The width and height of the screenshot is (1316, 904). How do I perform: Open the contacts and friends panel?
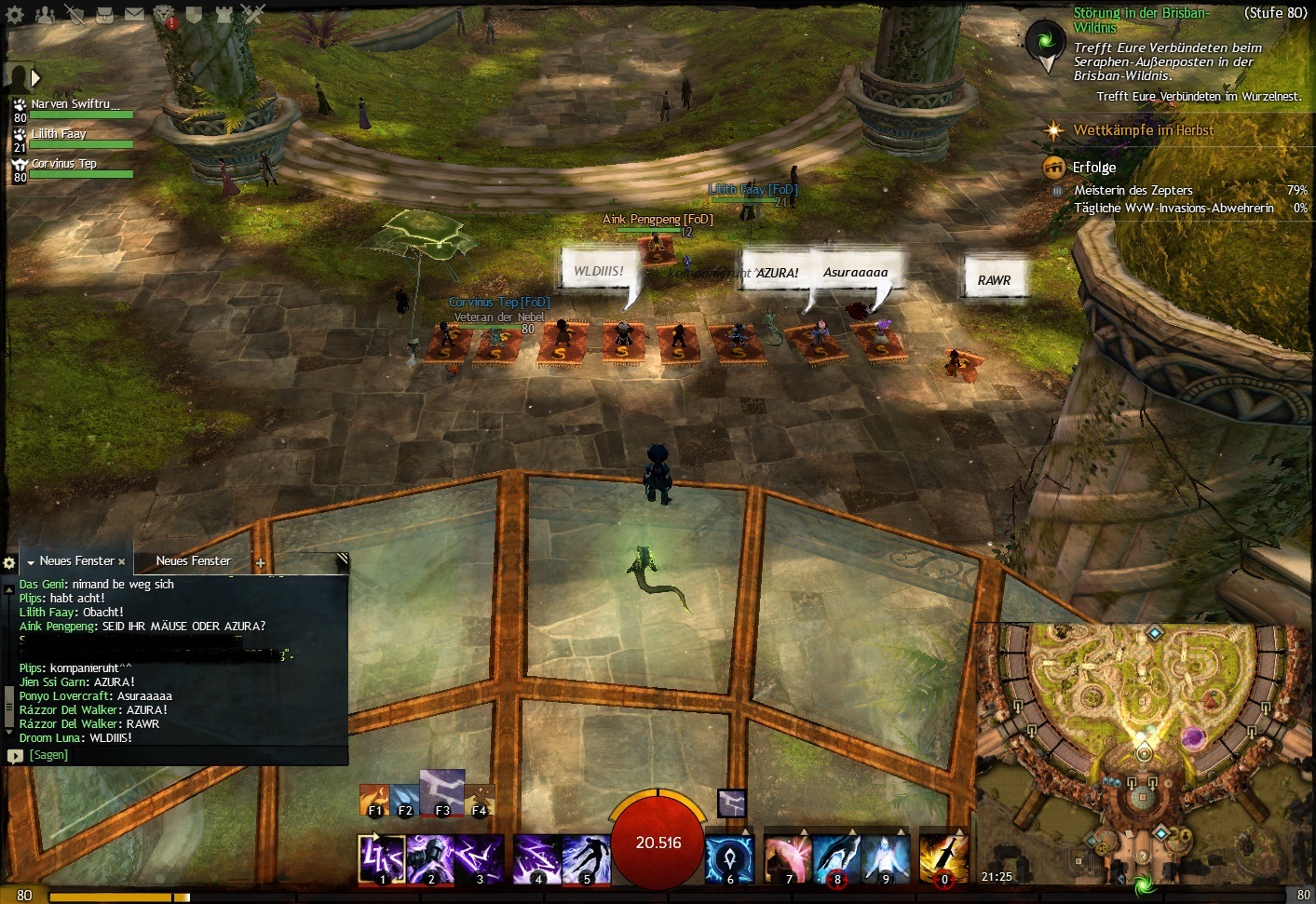tap(44, 14)
